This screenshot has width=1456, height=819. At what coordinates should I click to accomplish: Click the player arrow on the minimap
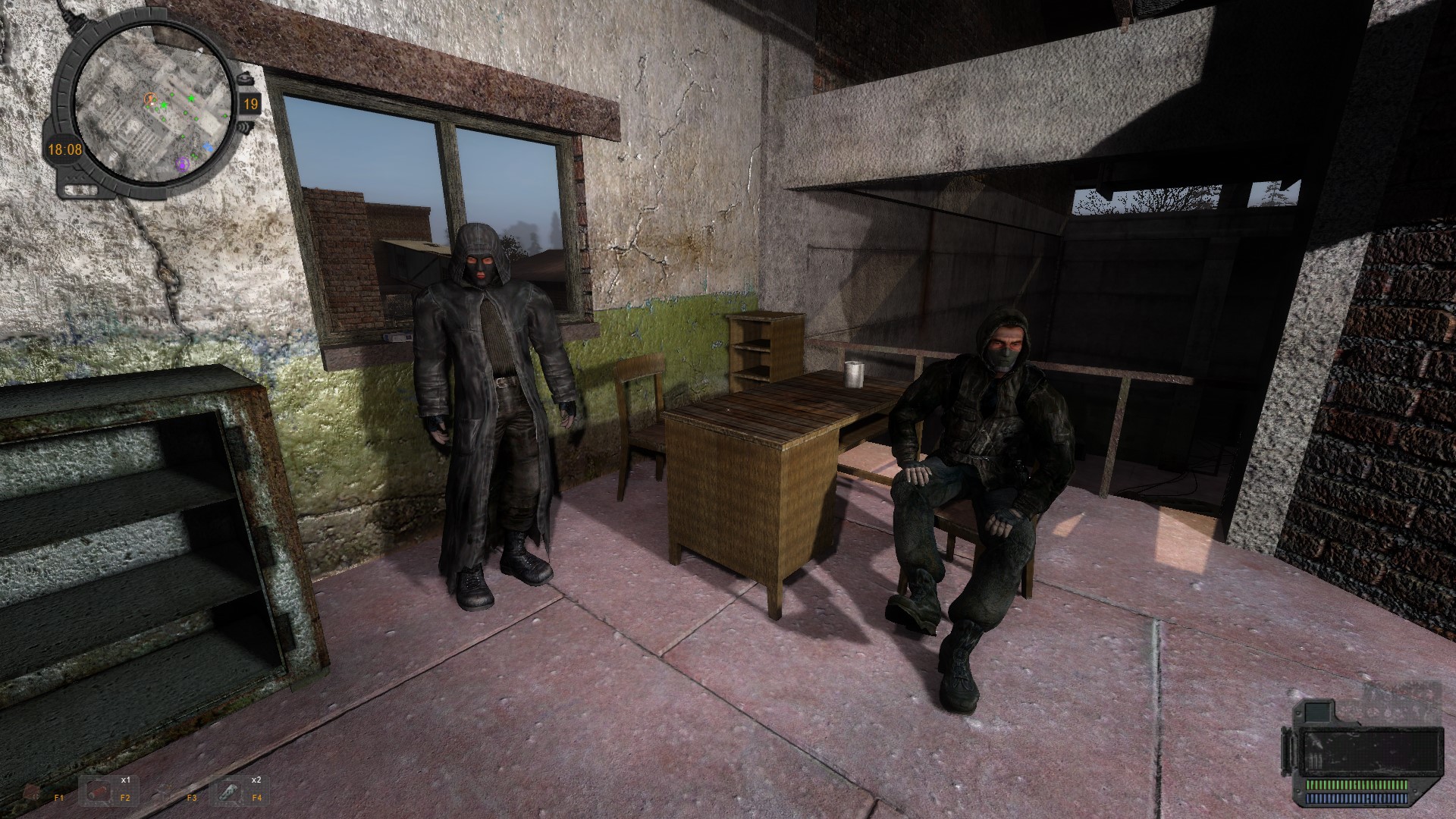[150, 99]
